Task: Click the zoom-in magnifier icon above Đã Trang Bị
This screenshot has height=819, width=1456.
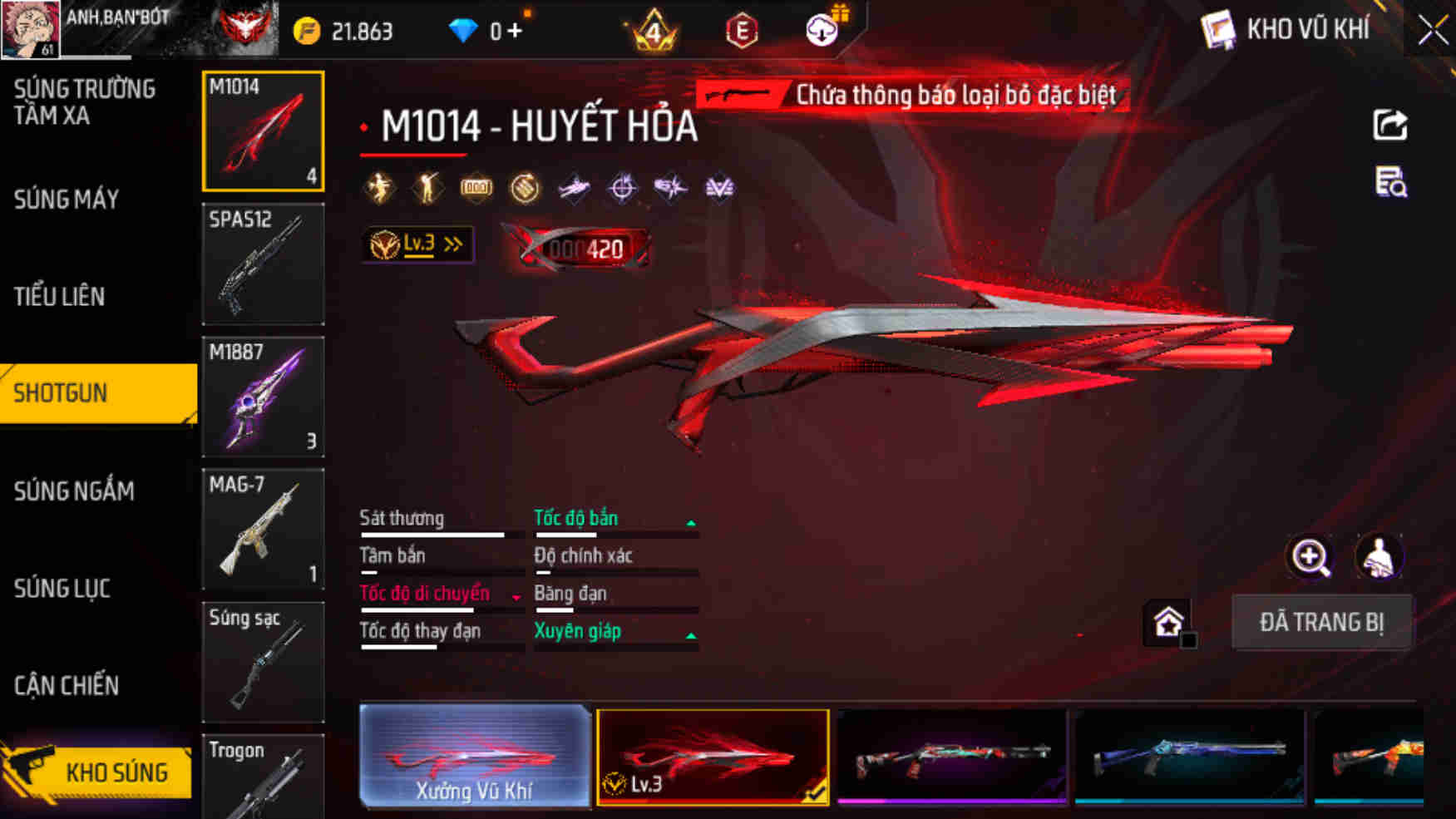Action: [x=1310, y=557]
